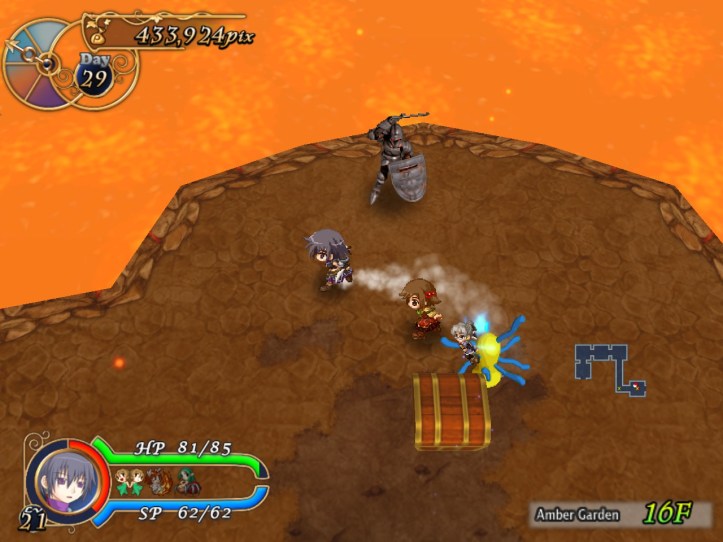Screen dimensions: 723x542
Task: Select the Day 29 badge
Action: pyautogui.click(x=94, y=75)
